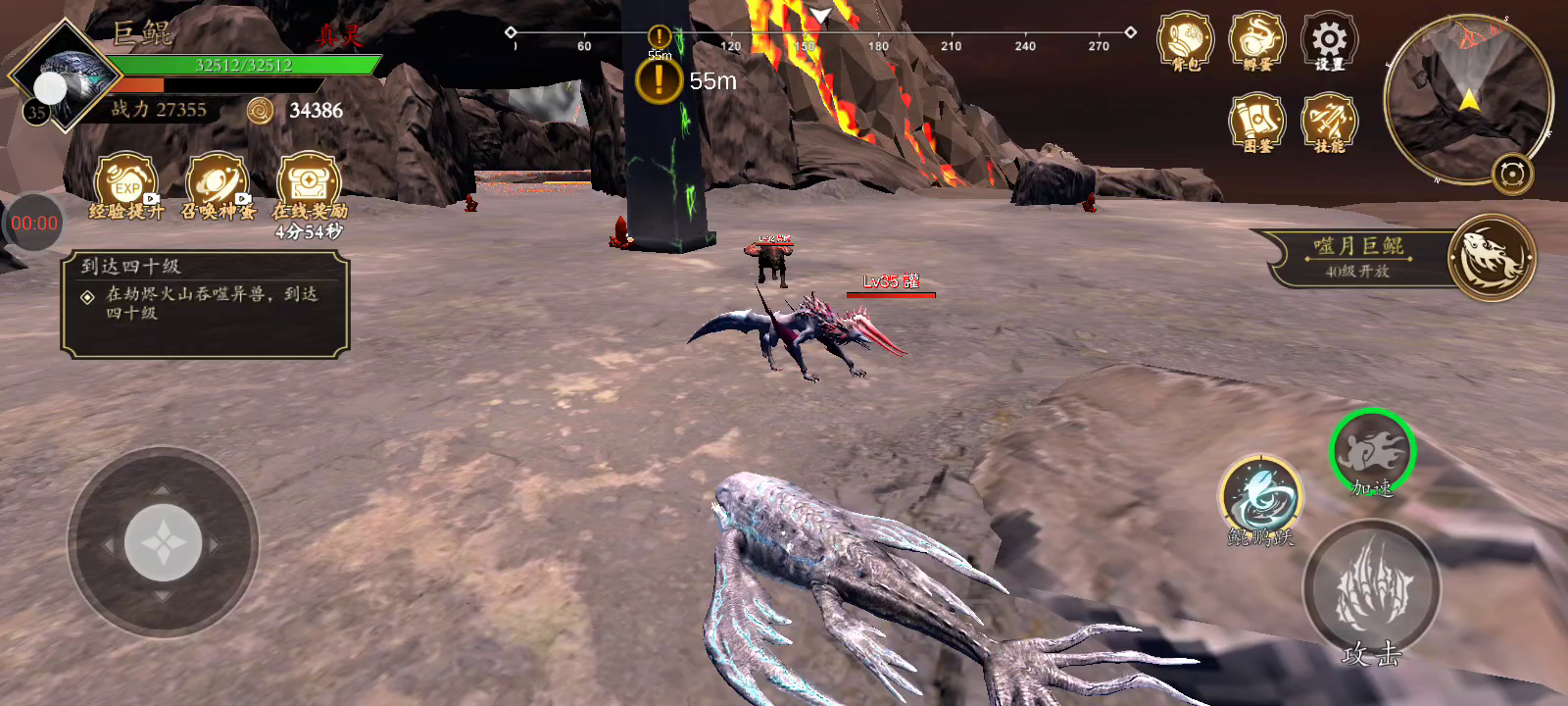Click the circular minimap
1568x706 pixels.
tap(1467, 98)
